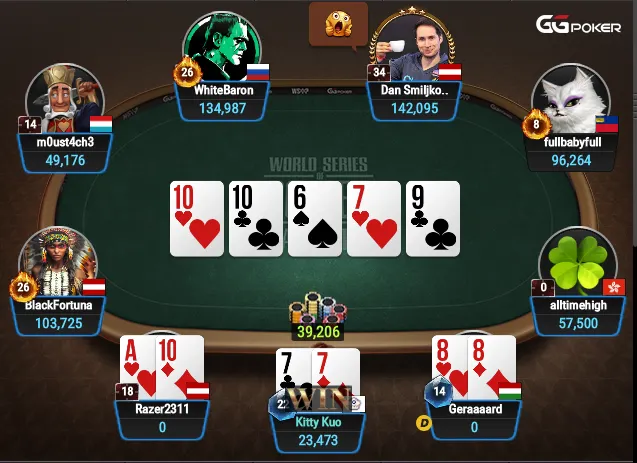Image resolution: width=637 pixels, height=463 pixels.
Task: Open BlackFortuna's player avatar
Action: click(65, 262)
